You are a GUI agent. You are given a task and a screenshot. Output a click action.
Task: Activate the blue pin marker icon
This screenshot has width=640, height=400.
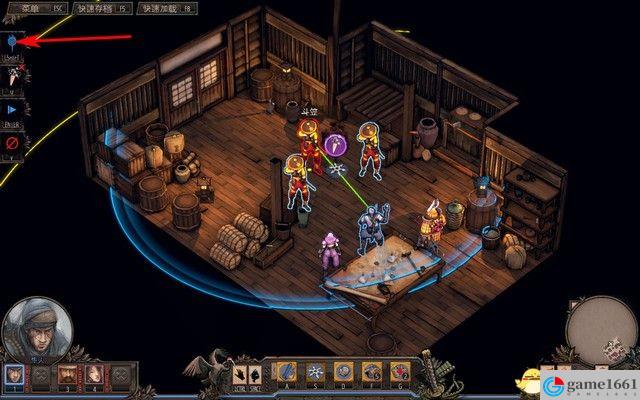(12, 42)
